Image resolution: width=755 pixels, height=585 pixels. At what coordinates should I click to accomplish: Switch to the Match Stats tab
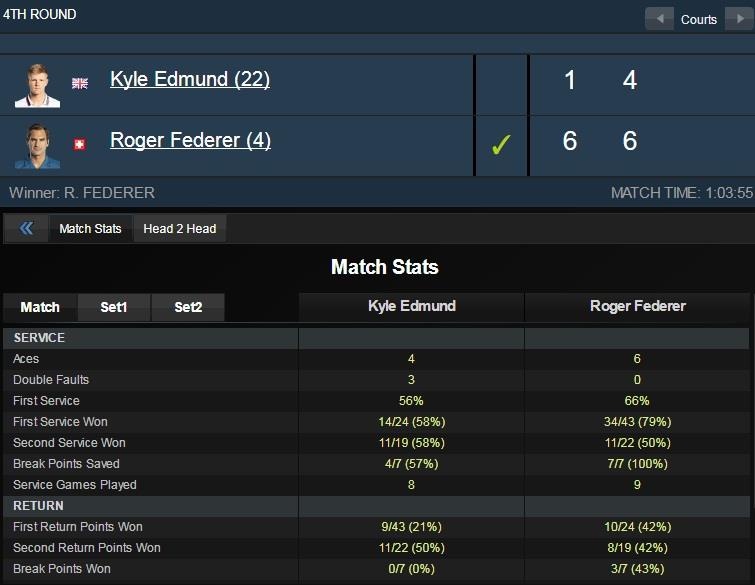[x=90, y=229]
